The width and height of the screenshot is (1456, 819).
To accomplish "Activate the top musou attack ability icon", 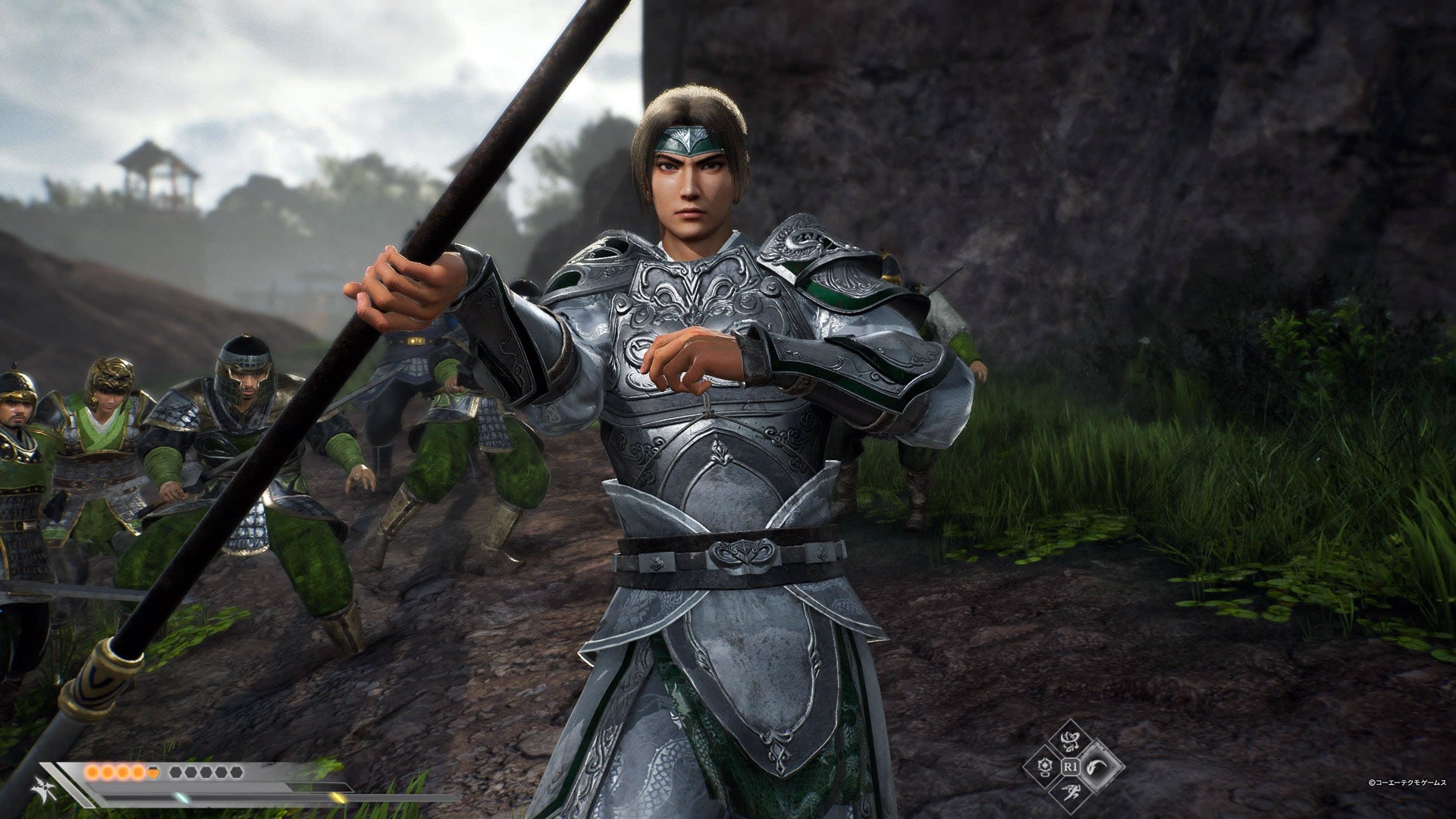I will (x=1070, y=741).
